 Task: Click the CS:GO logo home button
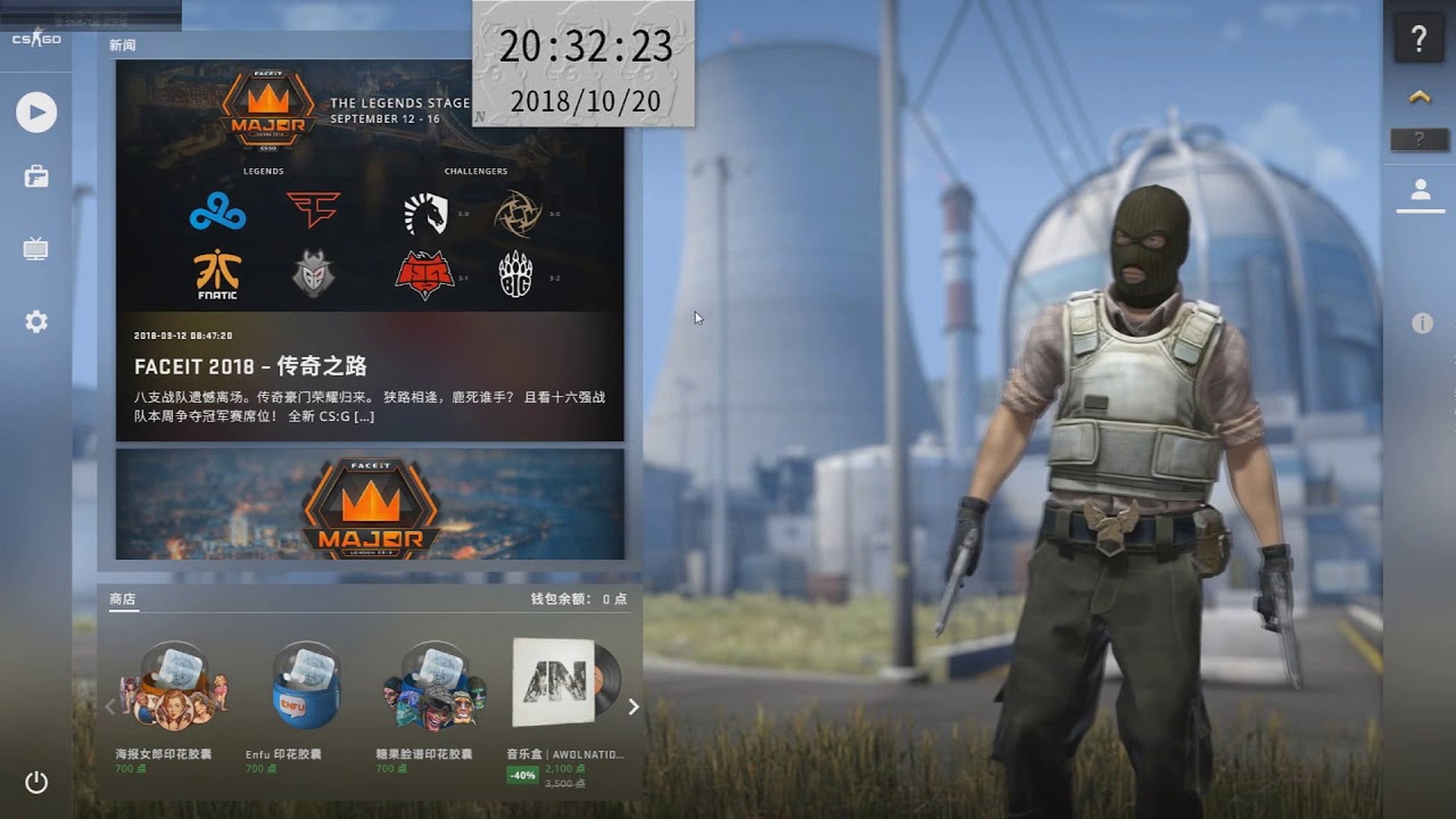(36, 39)
